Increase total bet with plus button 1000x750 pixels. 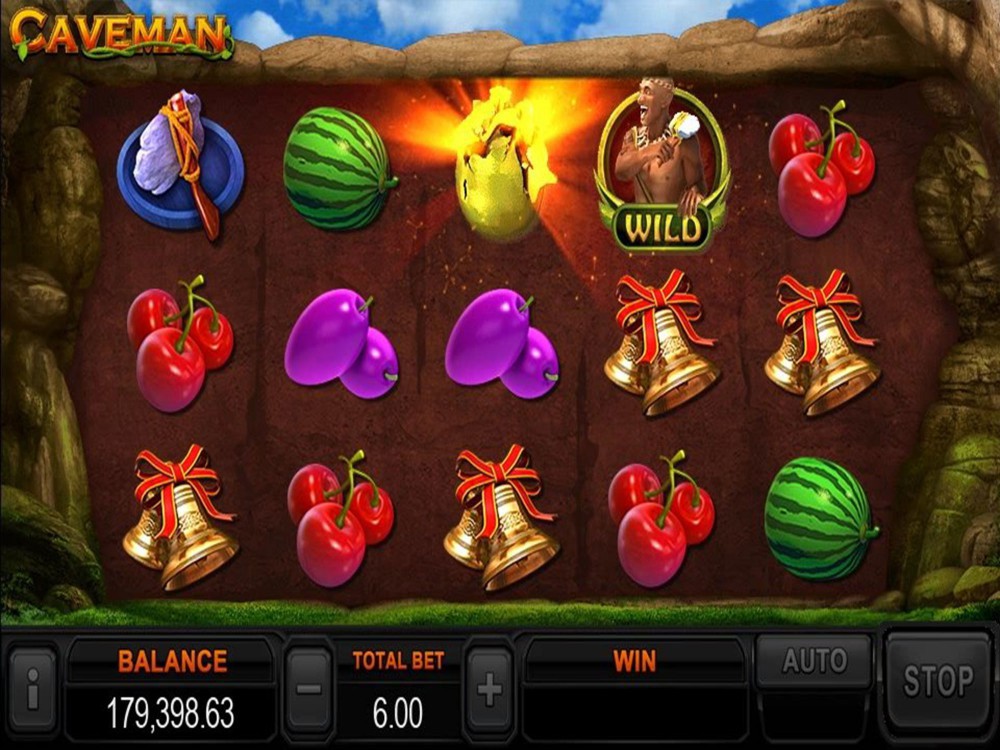tap(489, 688)
